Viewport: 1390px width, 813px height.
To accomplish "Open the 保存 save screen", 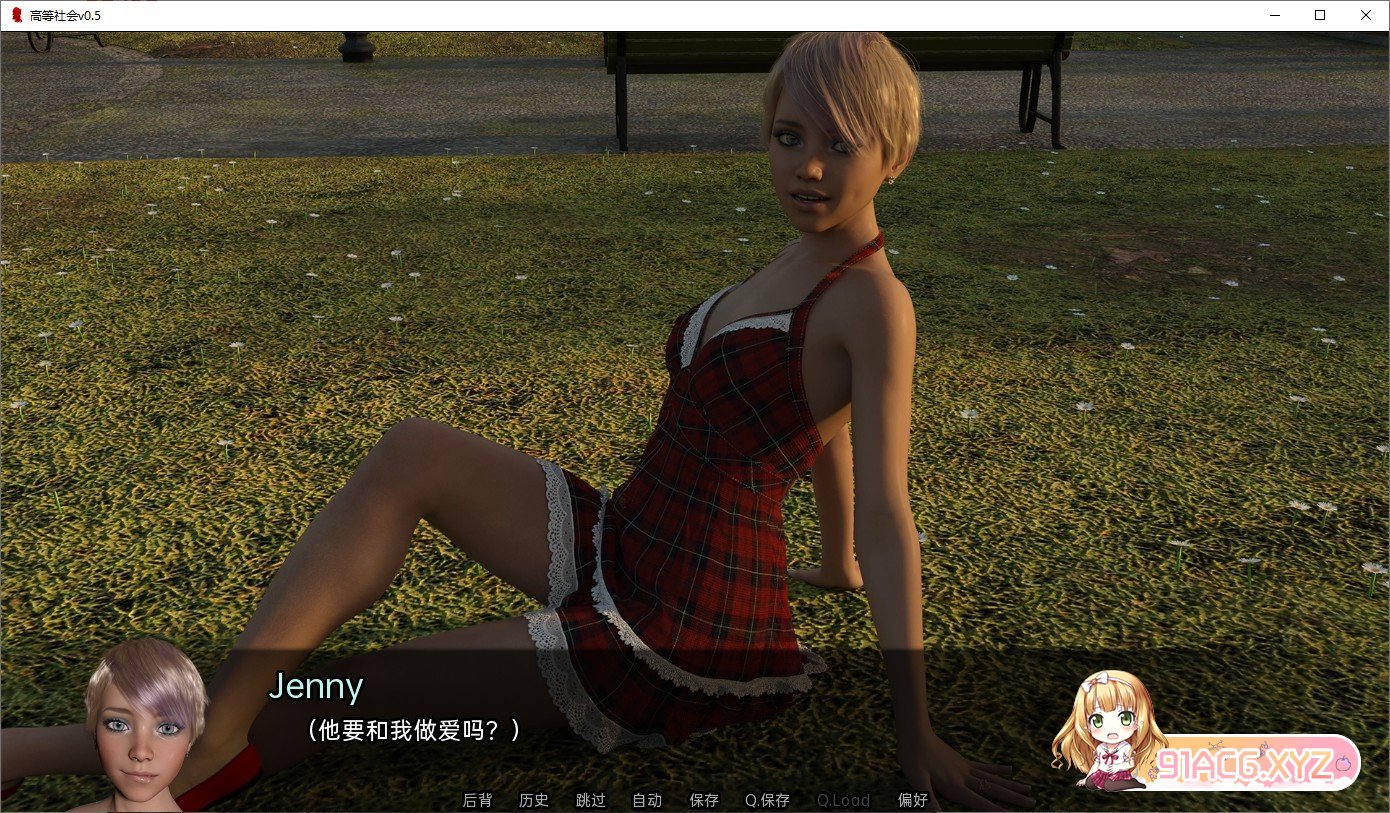I will (x=704, y=800).
